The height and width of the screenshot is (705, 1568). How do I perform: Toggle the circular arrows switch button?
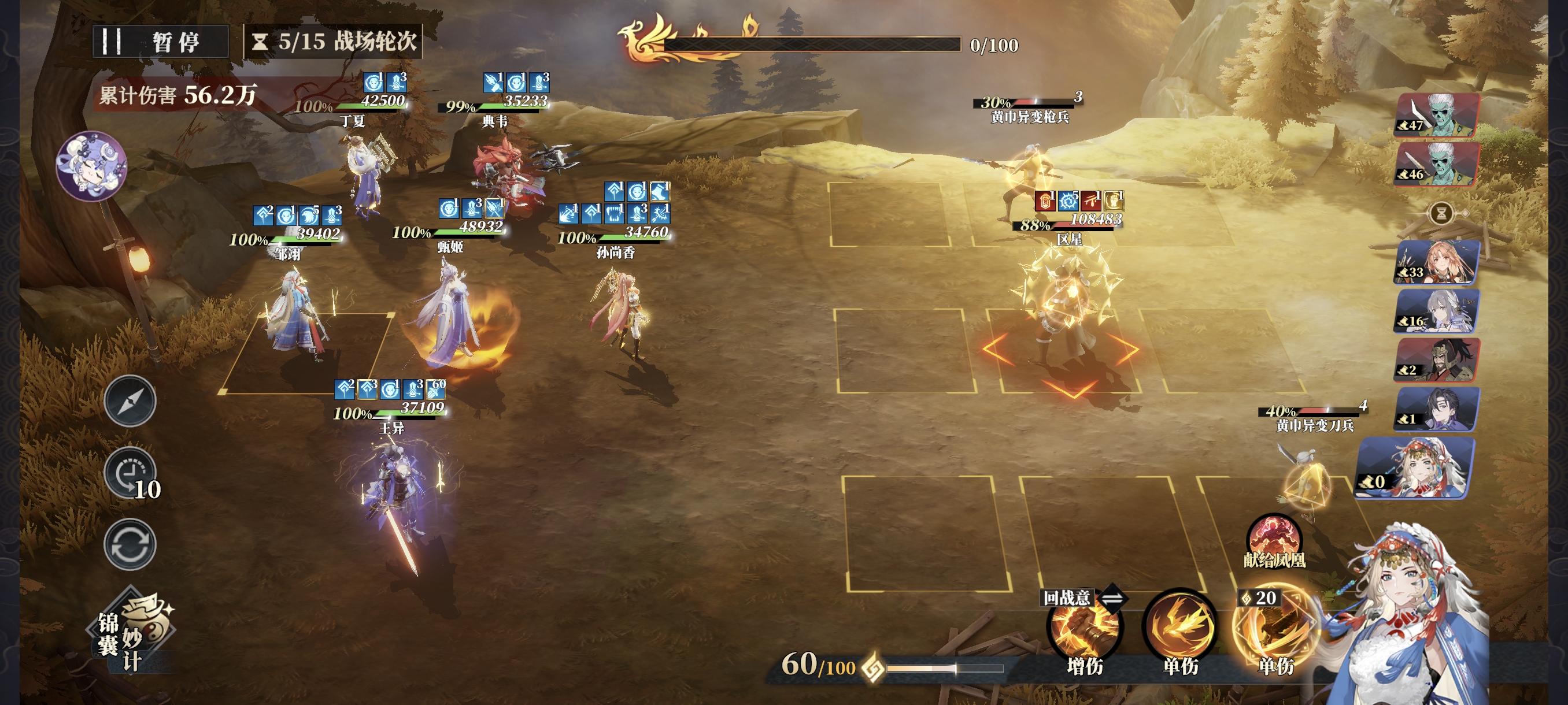pyautogui.click(x=130, y=544)
